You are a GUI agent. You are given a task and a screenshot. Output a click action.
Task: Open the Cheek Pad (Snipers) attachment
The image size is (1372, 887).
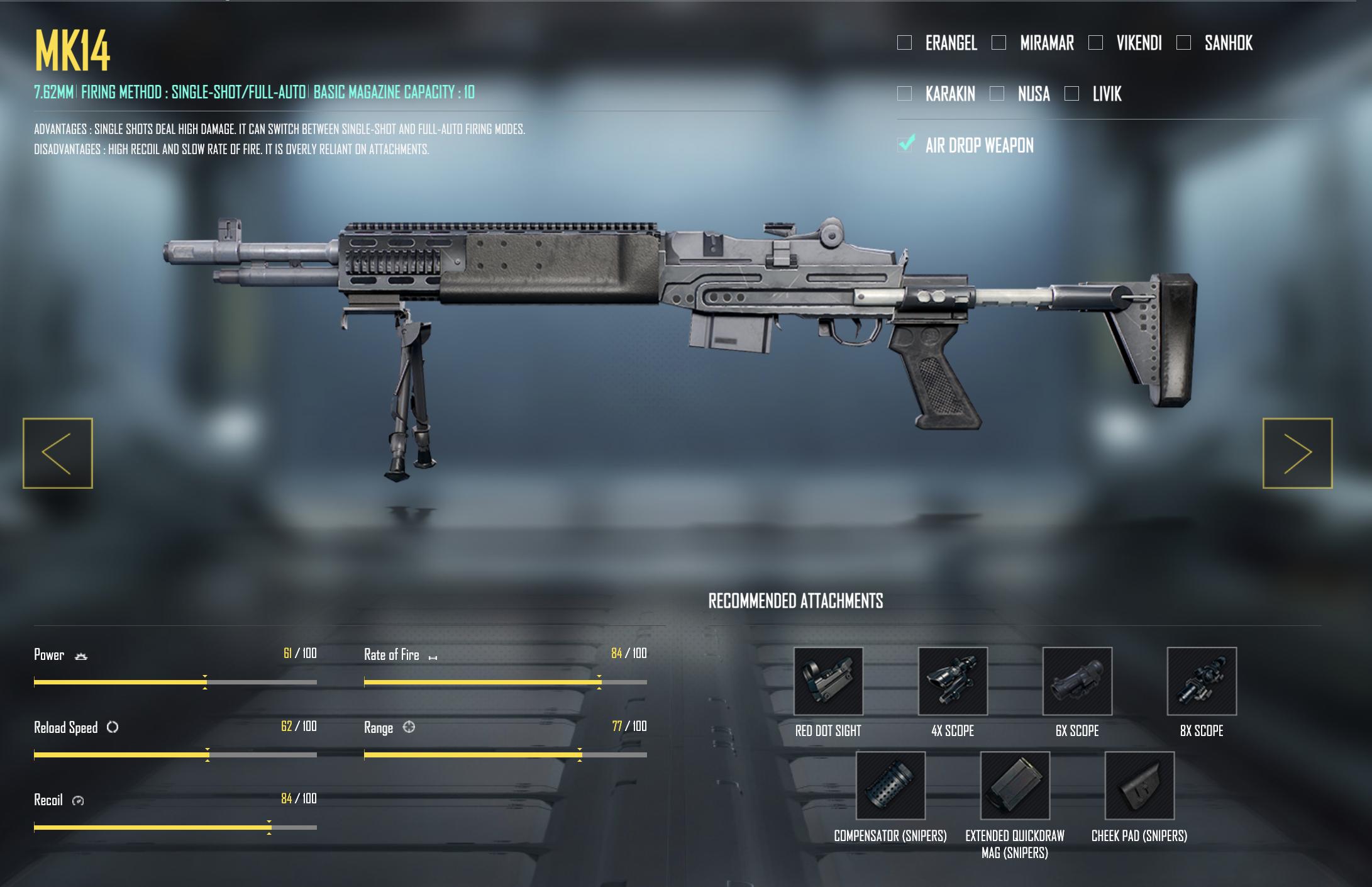[1139, 786]
